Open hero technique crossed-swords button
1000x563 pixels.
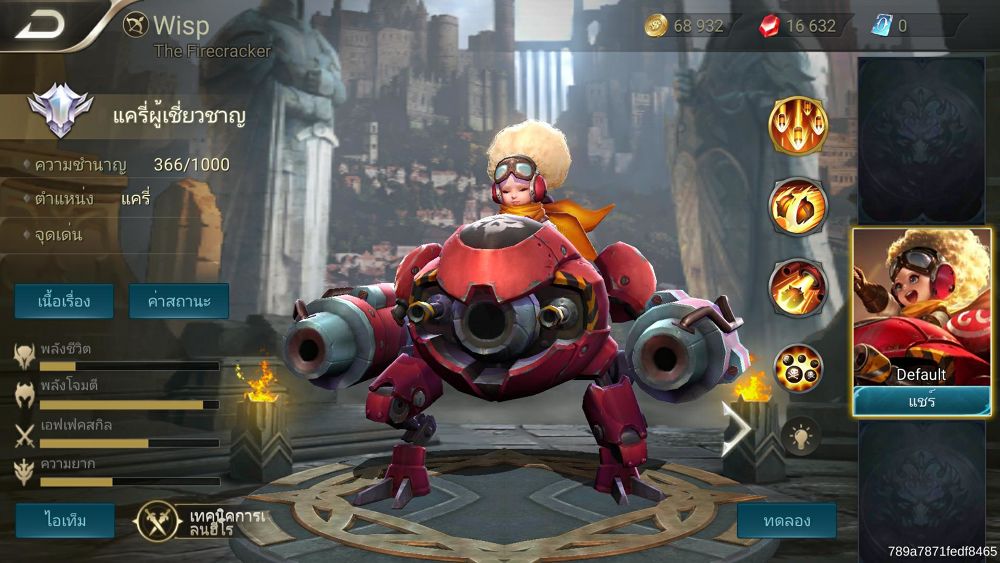(157, 520)
